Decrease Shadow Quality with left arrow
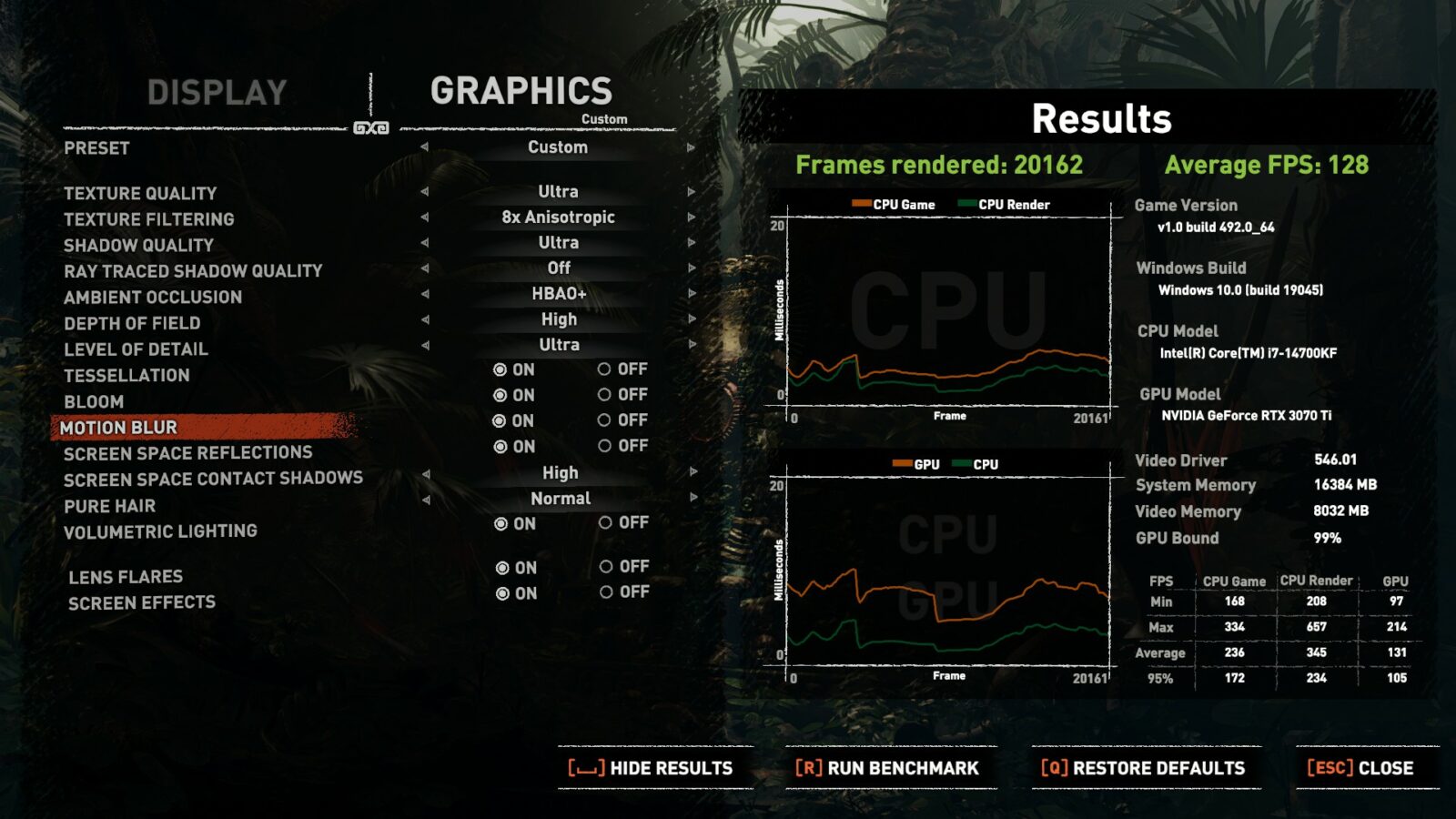This screenshot has width=1456, height=819. tap(425, 243)
